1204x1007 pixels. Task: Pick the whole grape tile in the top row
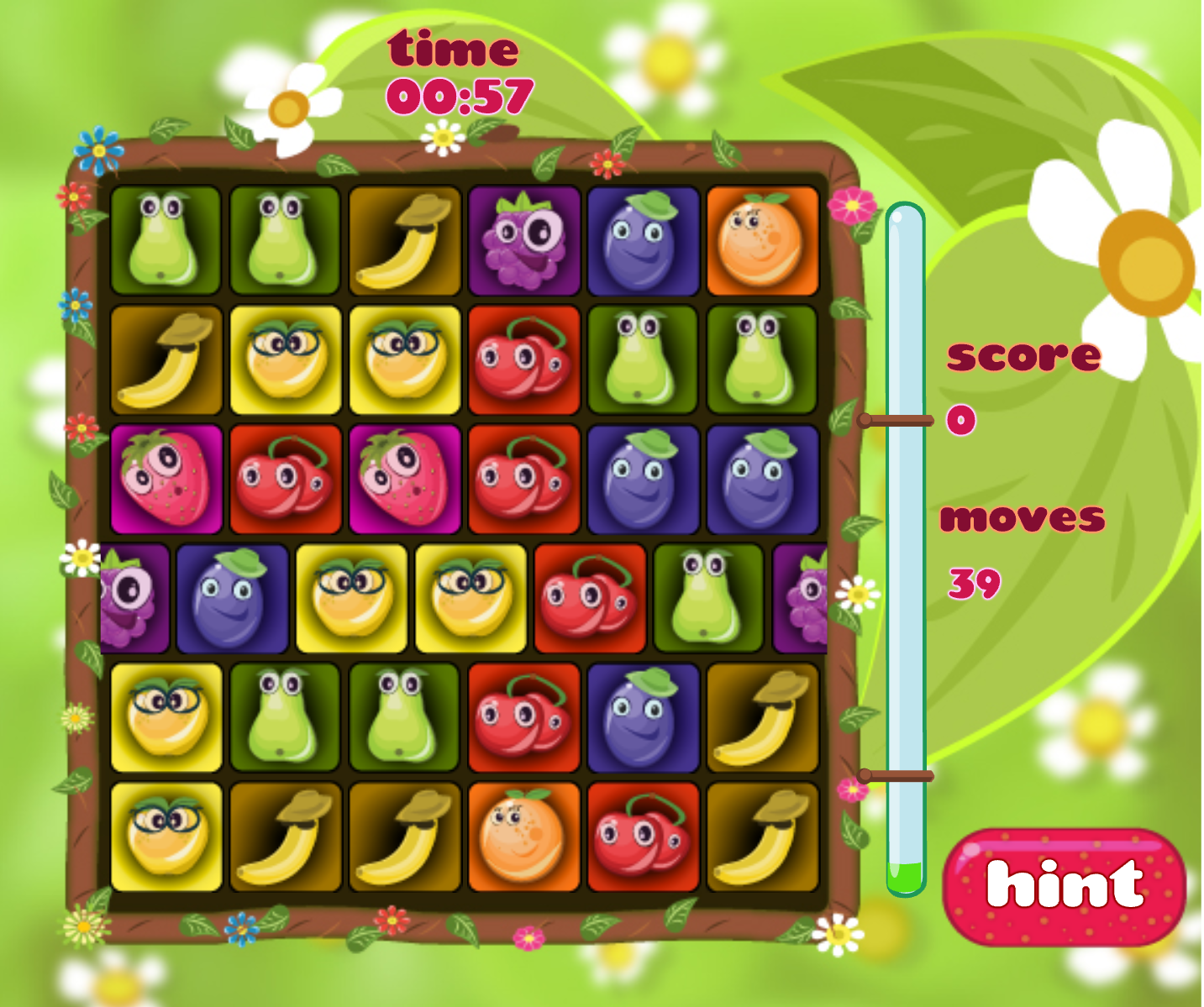(x=524, y=241)
